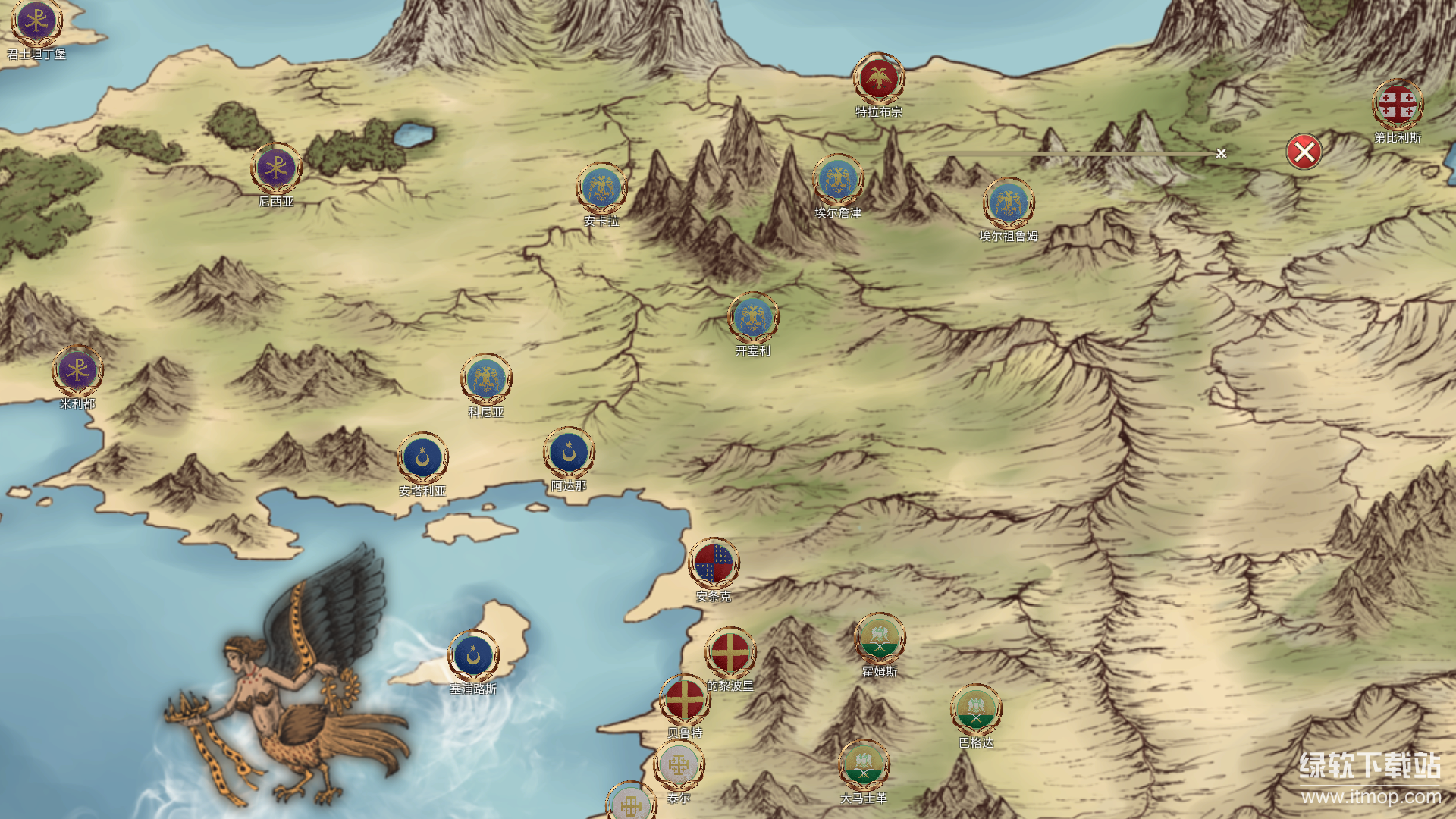
Task: Choose the 塞浦路斯 island marker
Action: click(x=473, y=656)
